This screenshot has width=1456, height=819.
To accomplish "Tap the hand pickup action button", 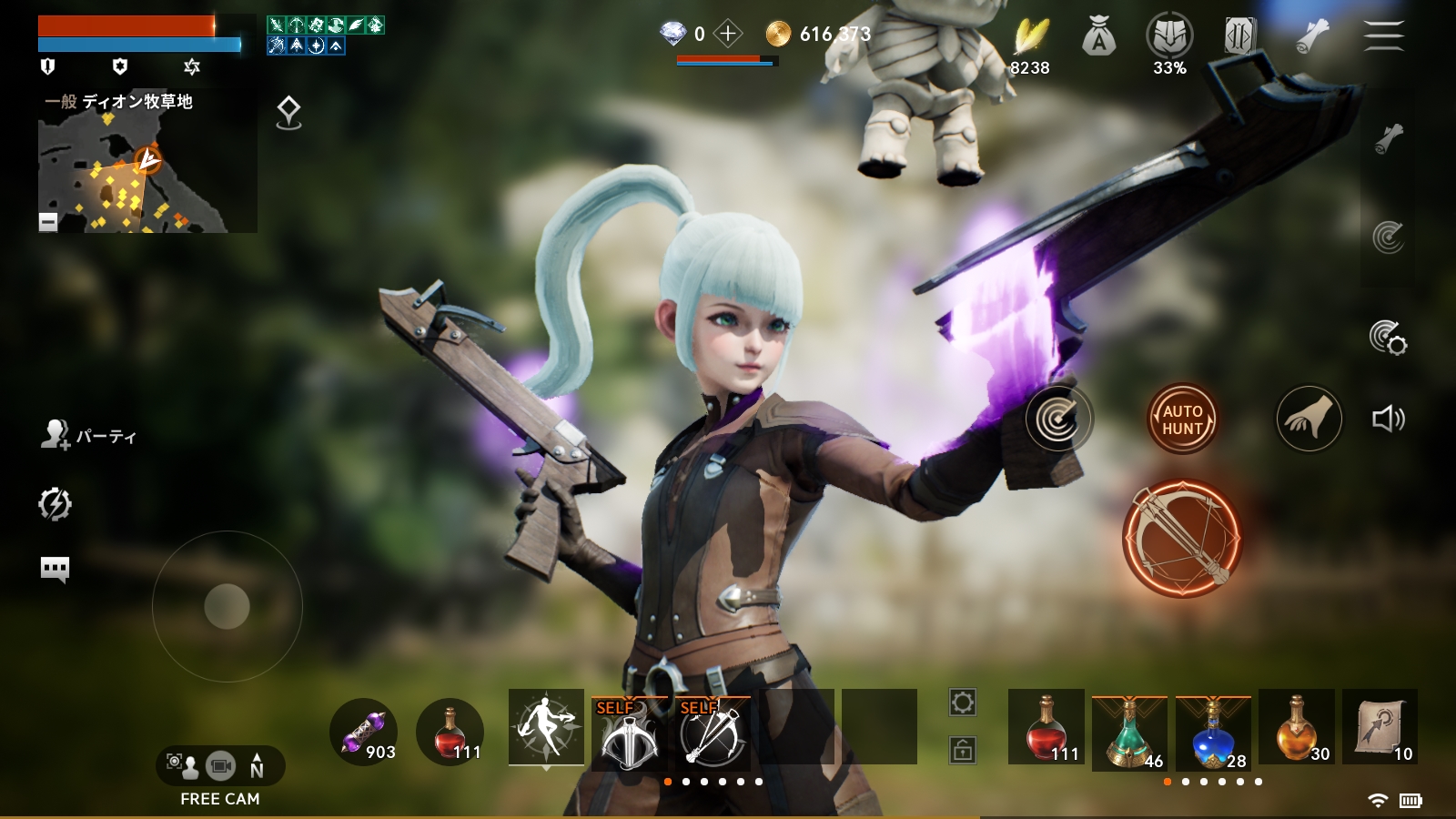I will 1309,419.
